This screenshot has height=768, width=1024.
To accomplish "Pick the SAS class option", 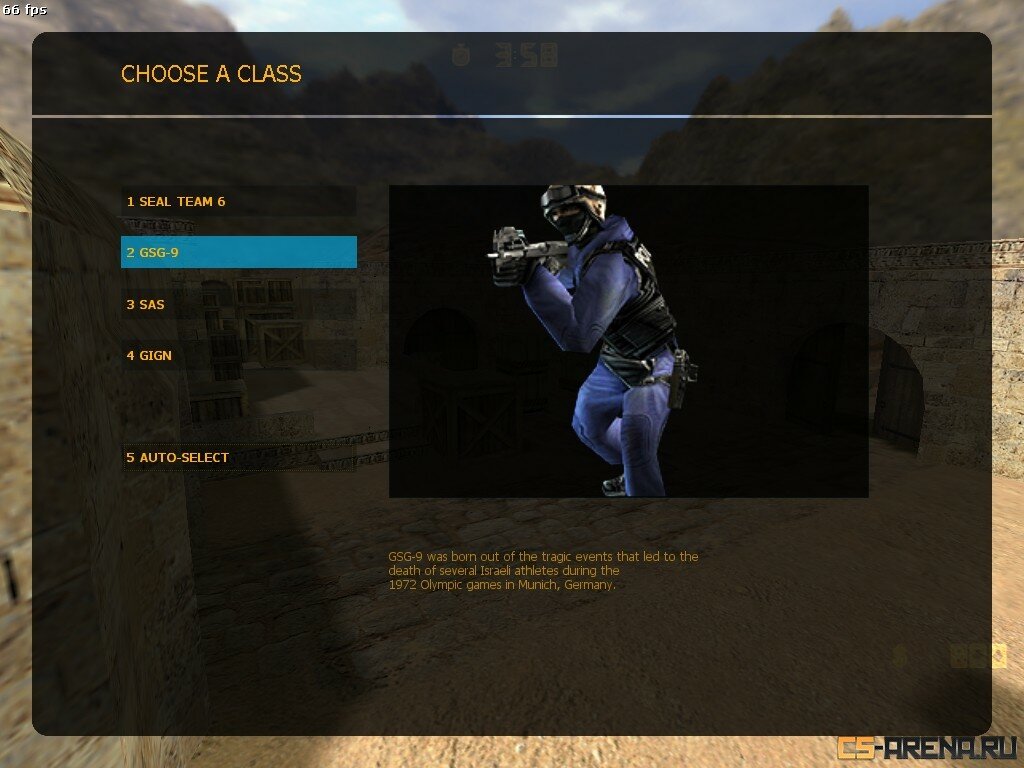I will pos(238,304).
